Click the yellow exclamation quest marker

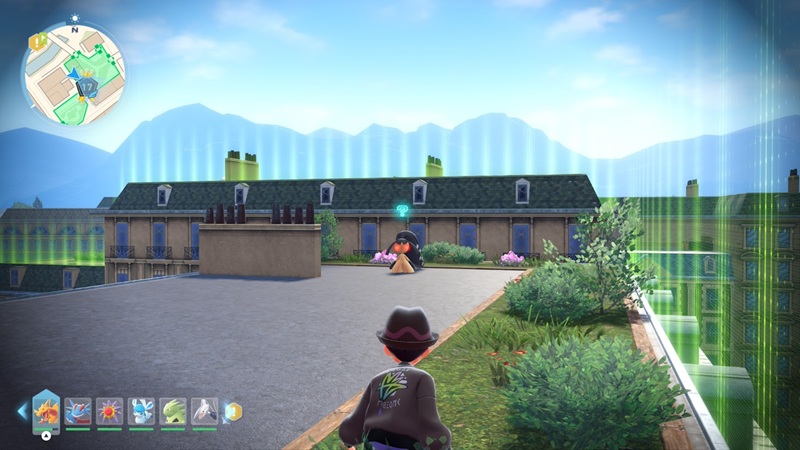[x=37, y=42]
